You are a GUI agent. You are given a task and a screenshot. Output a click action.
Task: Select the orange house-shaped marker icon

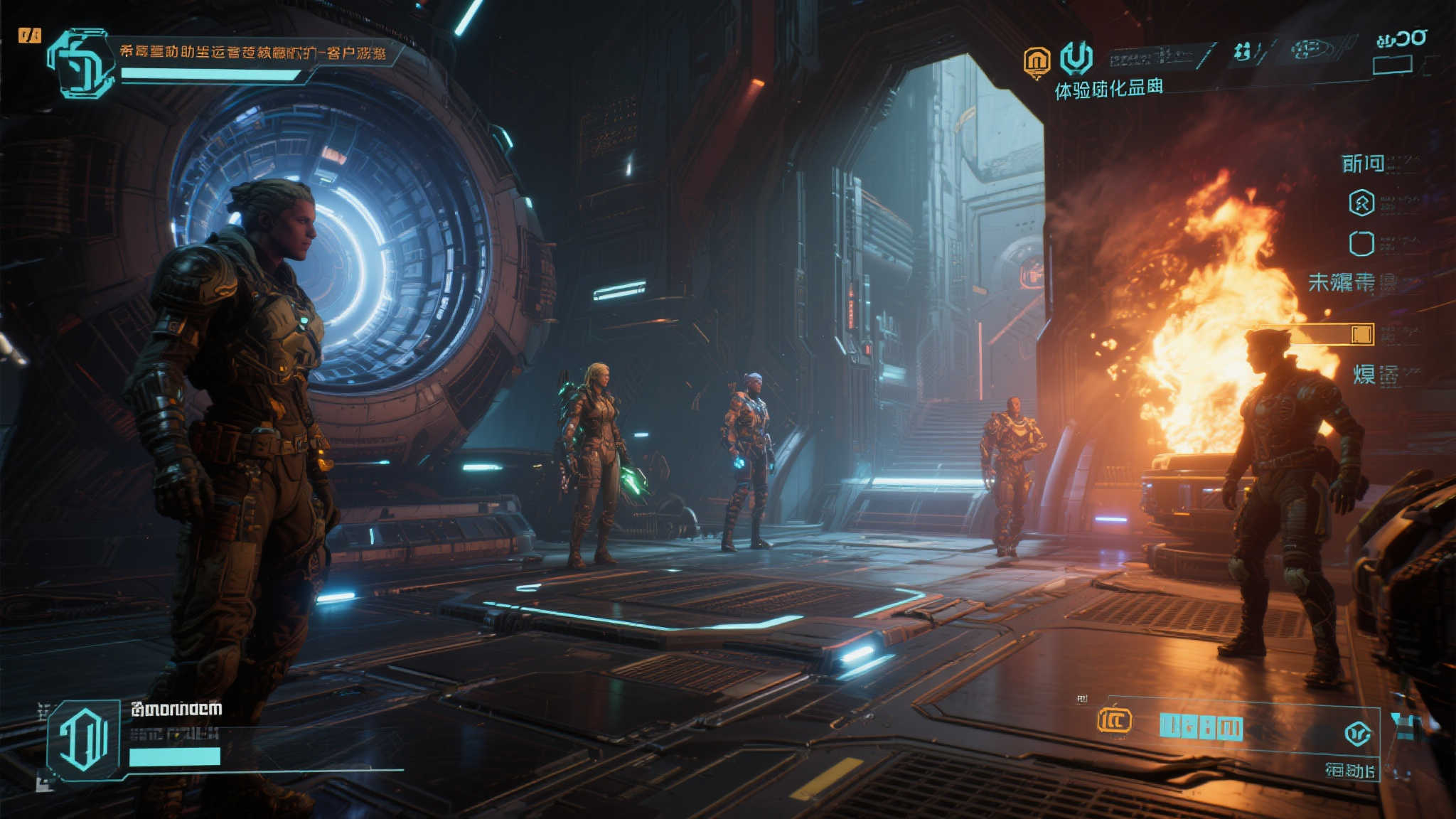coord(1037,61)
